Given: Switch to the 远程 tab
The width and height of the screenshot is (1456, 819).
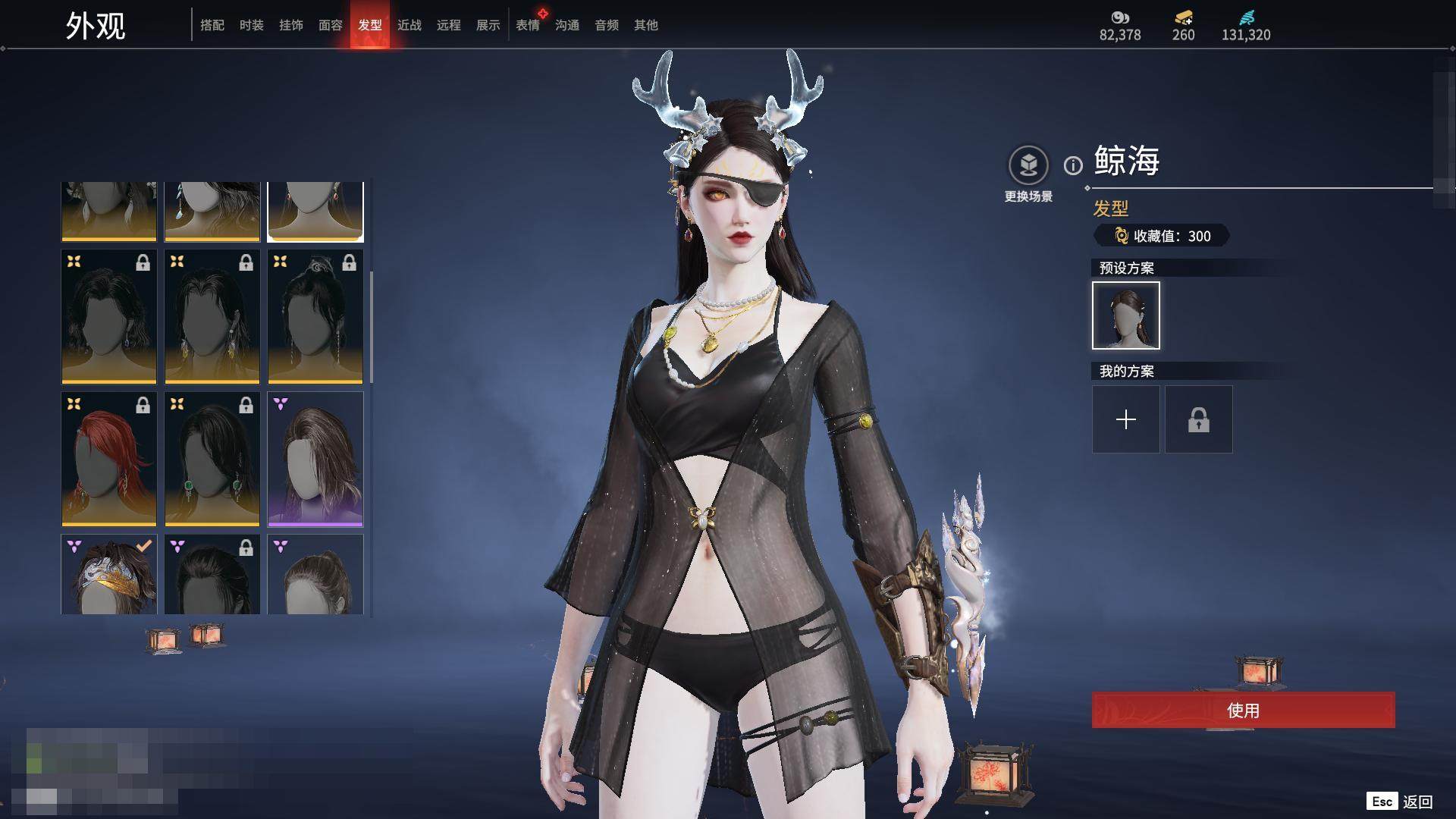Looking at the screenshot, I should click(449, 25).
